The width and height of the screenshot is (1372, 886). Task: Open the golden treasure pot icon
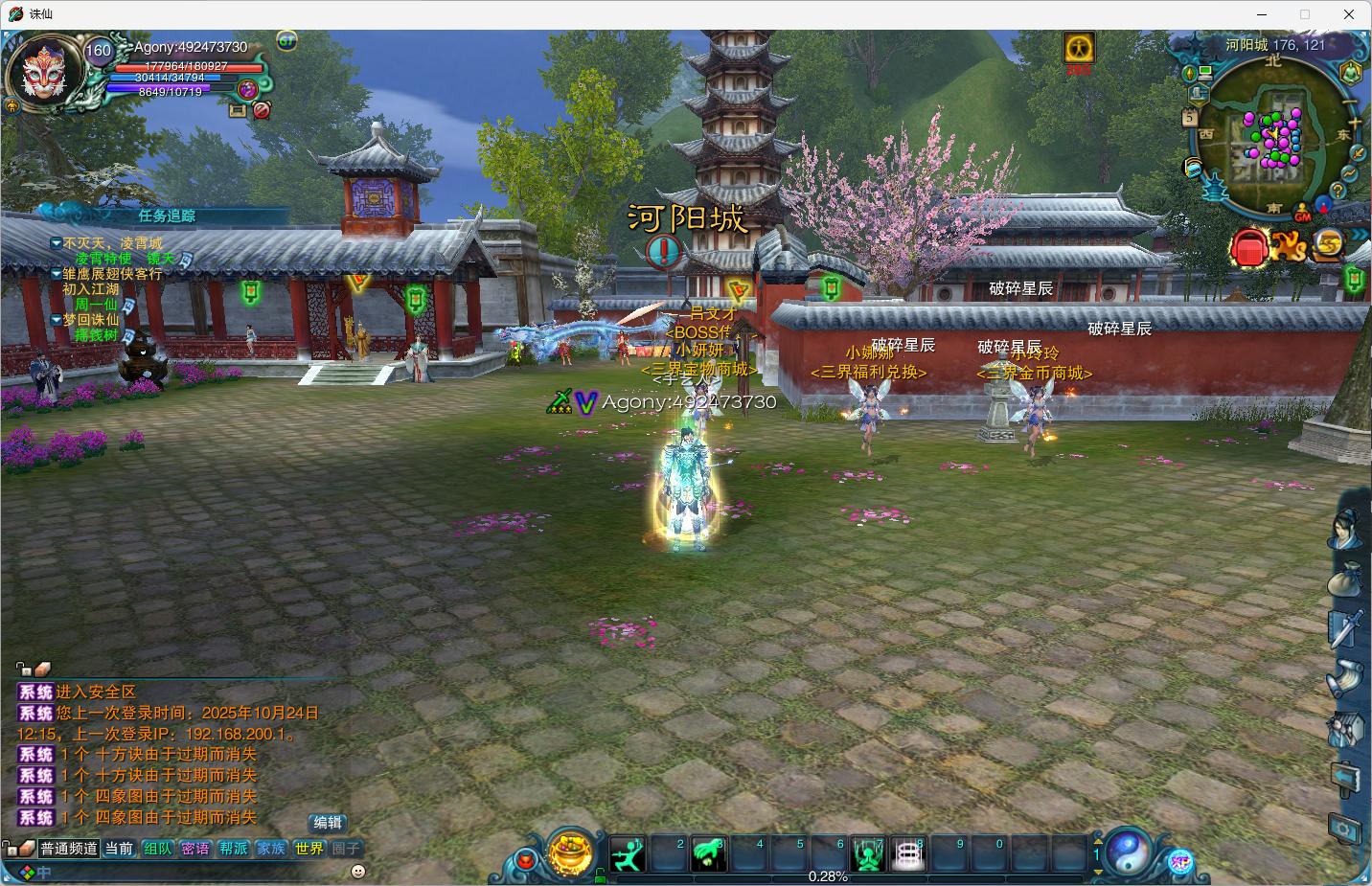pyautogui.click(x=571, y=852)
